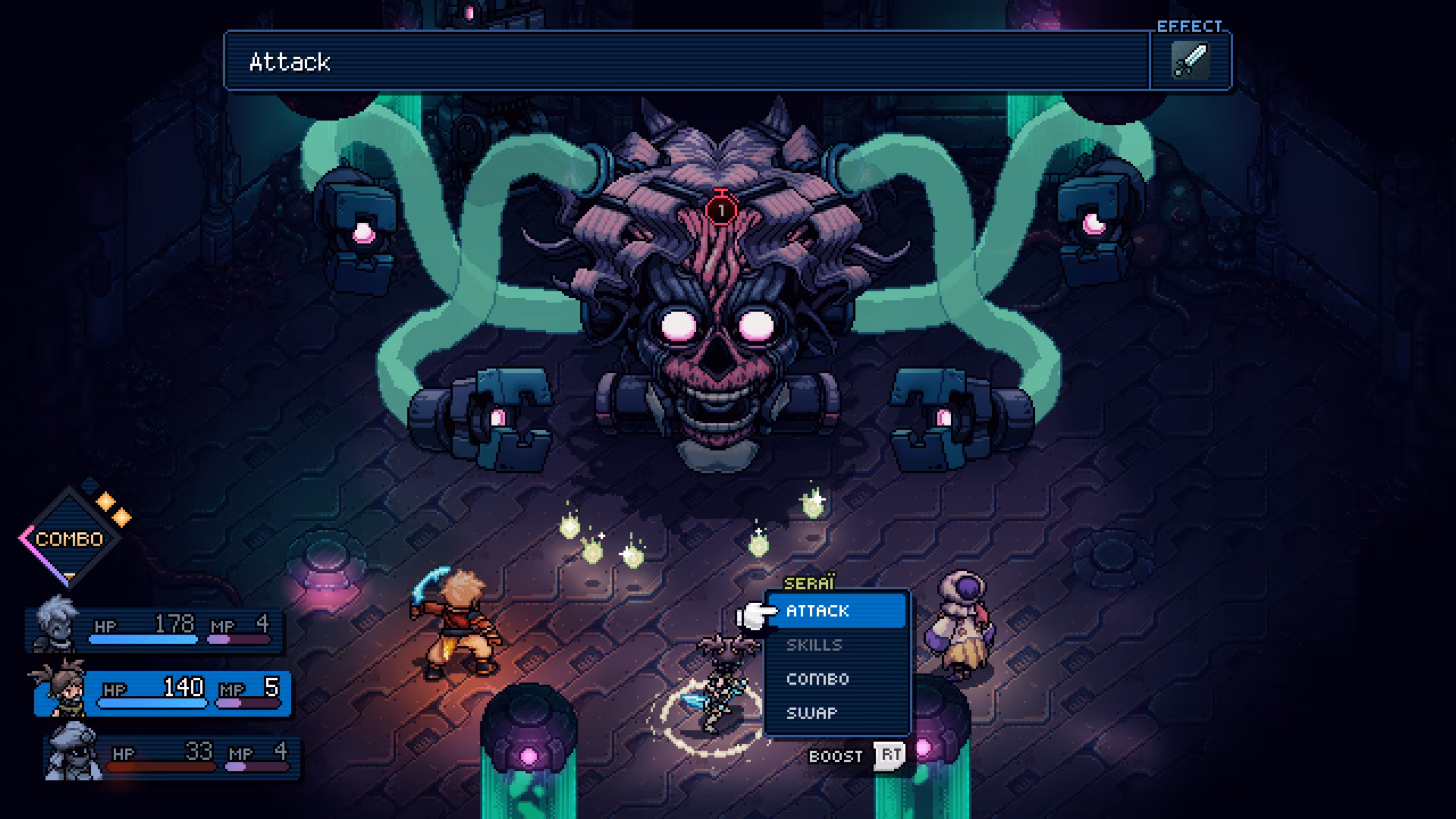The height and width of the screenshot is (819, 1456).
Task: Choose Combo from the command menu
Action: pos(817,679)
